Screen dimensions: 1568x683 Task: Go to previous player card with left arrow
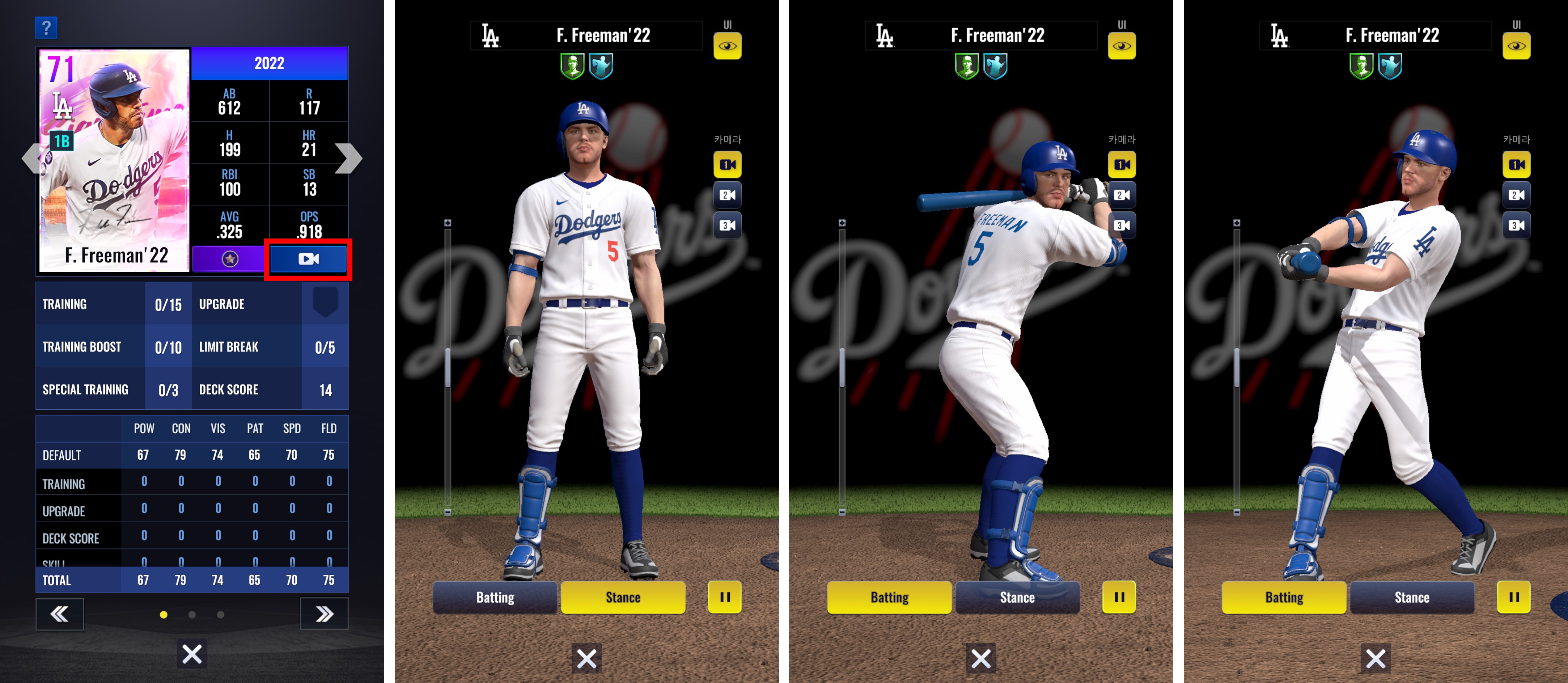(x=30, y=159)
